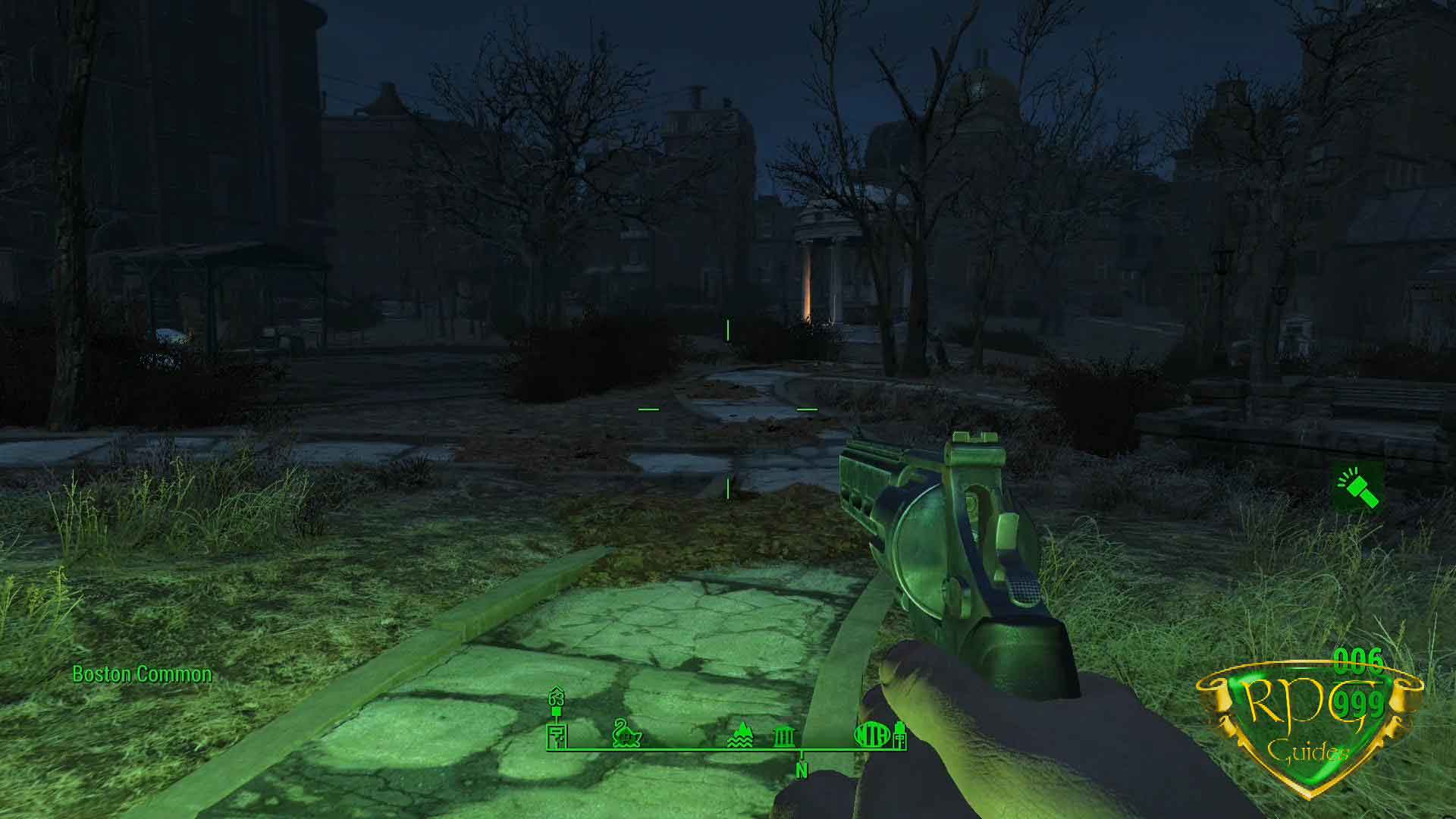Screen dimensions: 1456x819
Task: Click the North indicator on the compass
Action: coord(802,770)
